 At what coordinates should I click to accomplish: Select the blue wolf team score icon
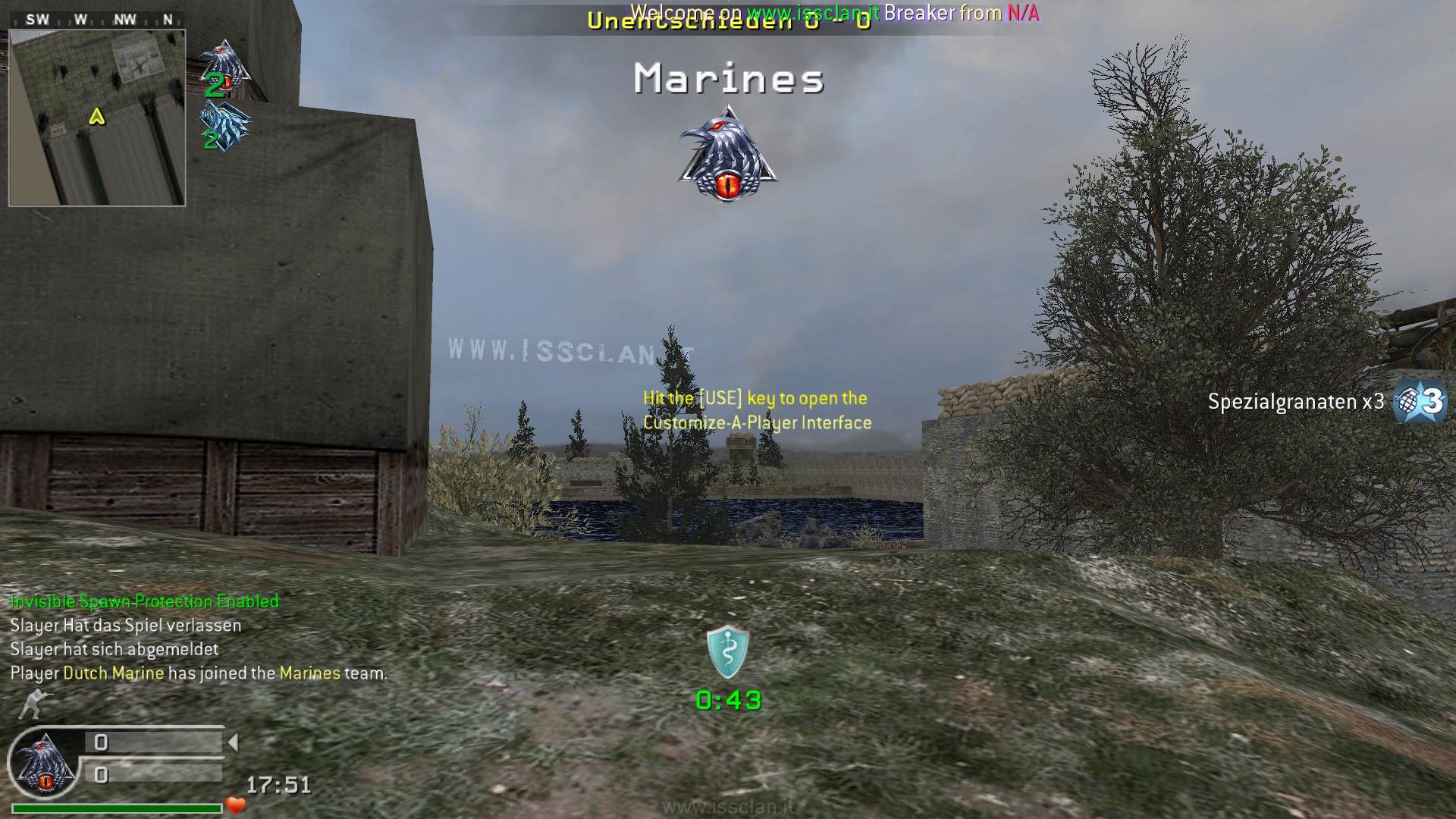pos(224,127)
